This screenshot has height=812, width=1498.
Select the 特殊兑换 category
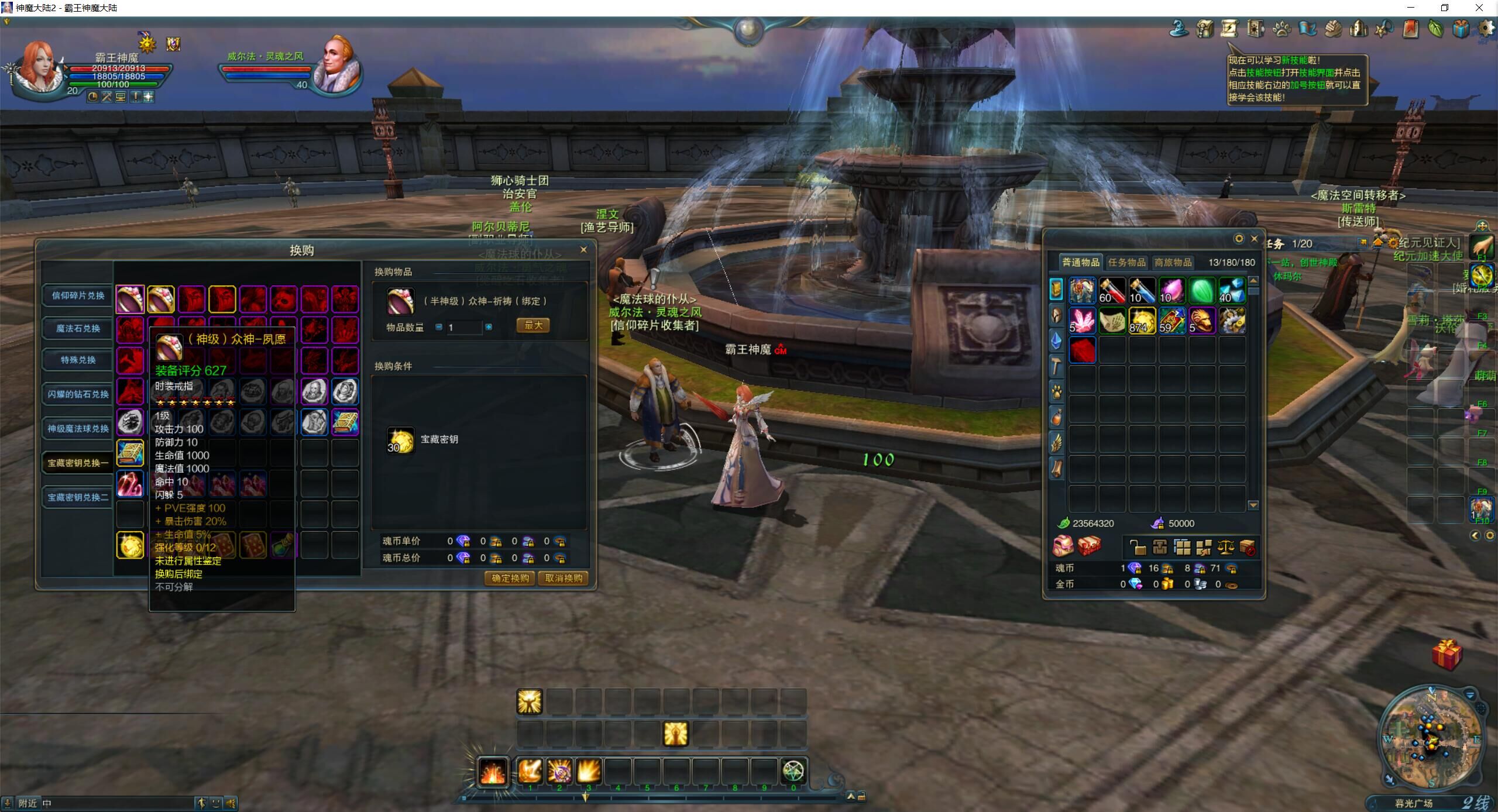coord(78,360)
